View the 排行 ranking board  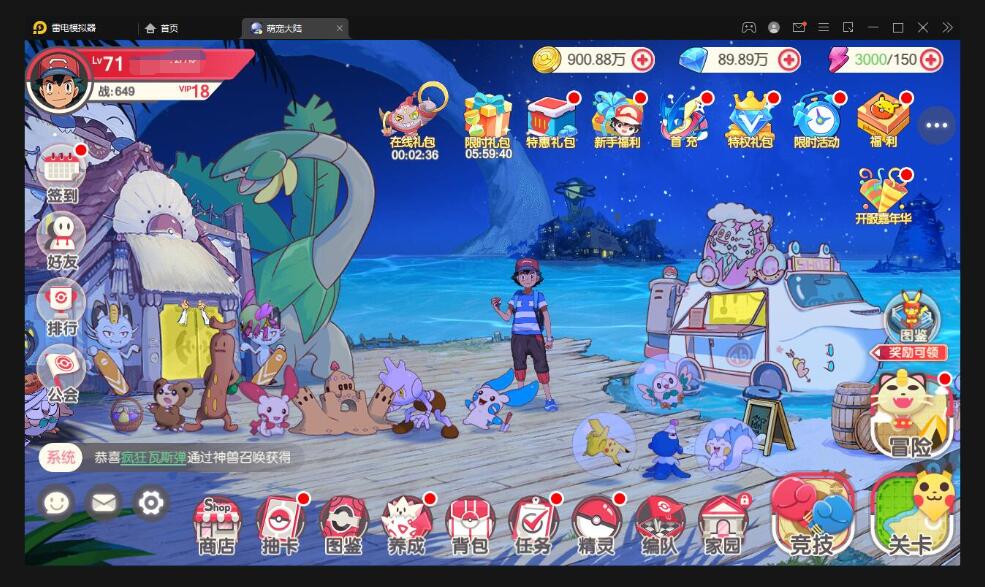pos(61,303)
